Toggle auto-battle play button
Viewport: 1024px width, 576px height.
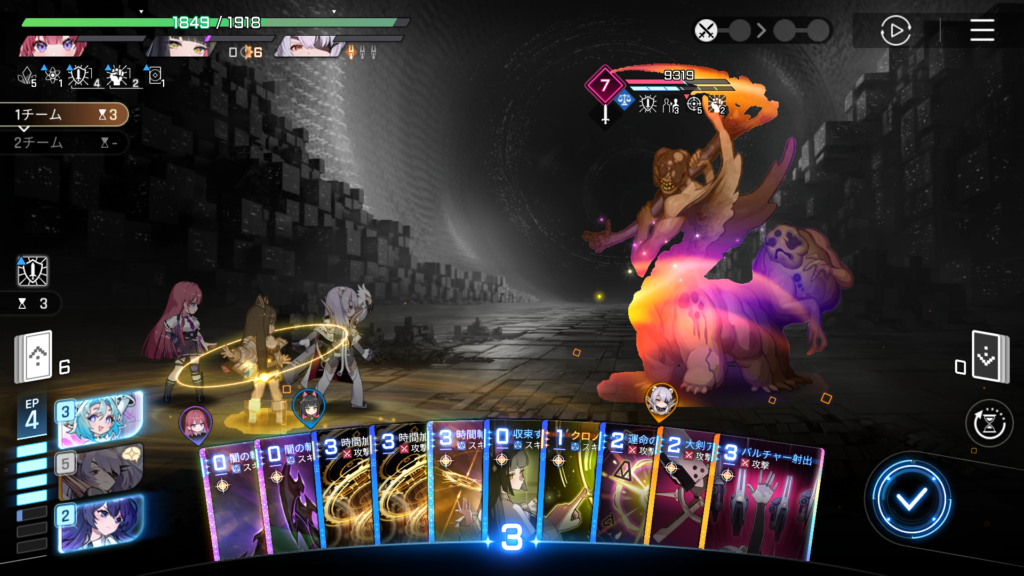pyautogui.click(x=895, y=31)
